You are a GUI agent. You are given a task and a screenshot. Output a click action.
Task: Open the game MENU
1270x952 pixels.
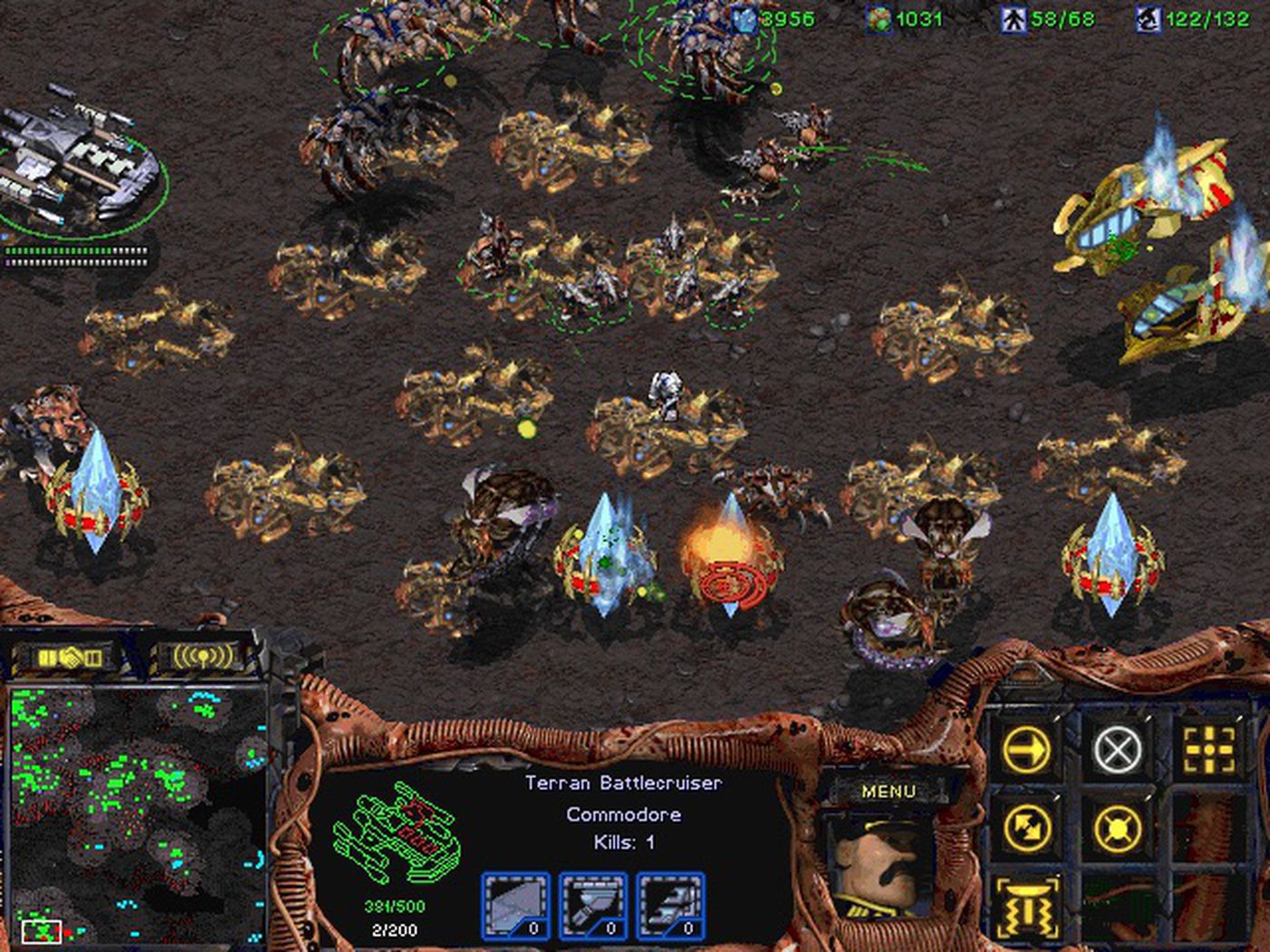pyautogui.click(x=888, y=791)
